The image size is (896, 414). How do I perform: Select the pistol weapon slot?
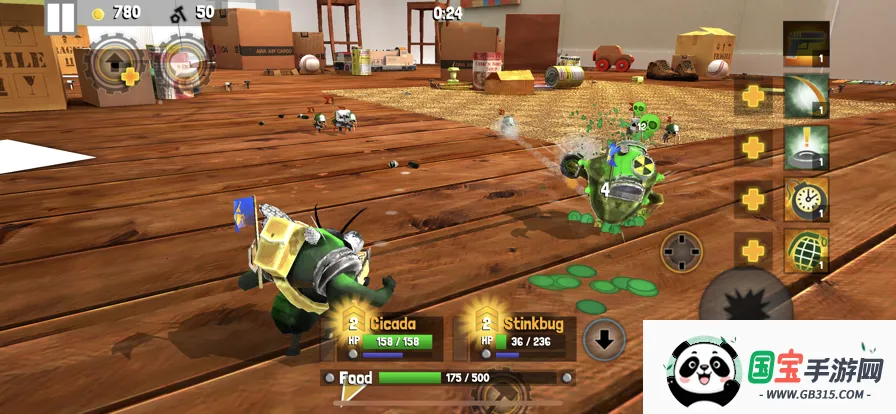coord(806,45)
